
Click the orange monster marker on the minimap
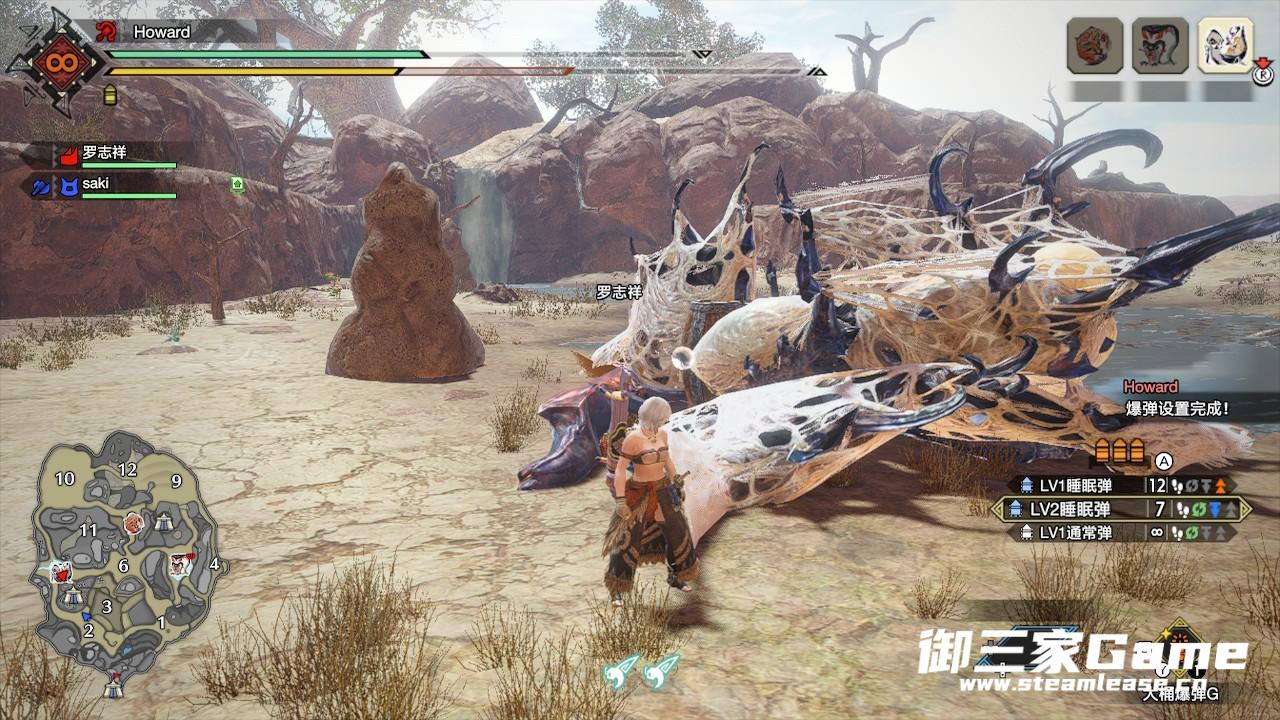point(133,523)
